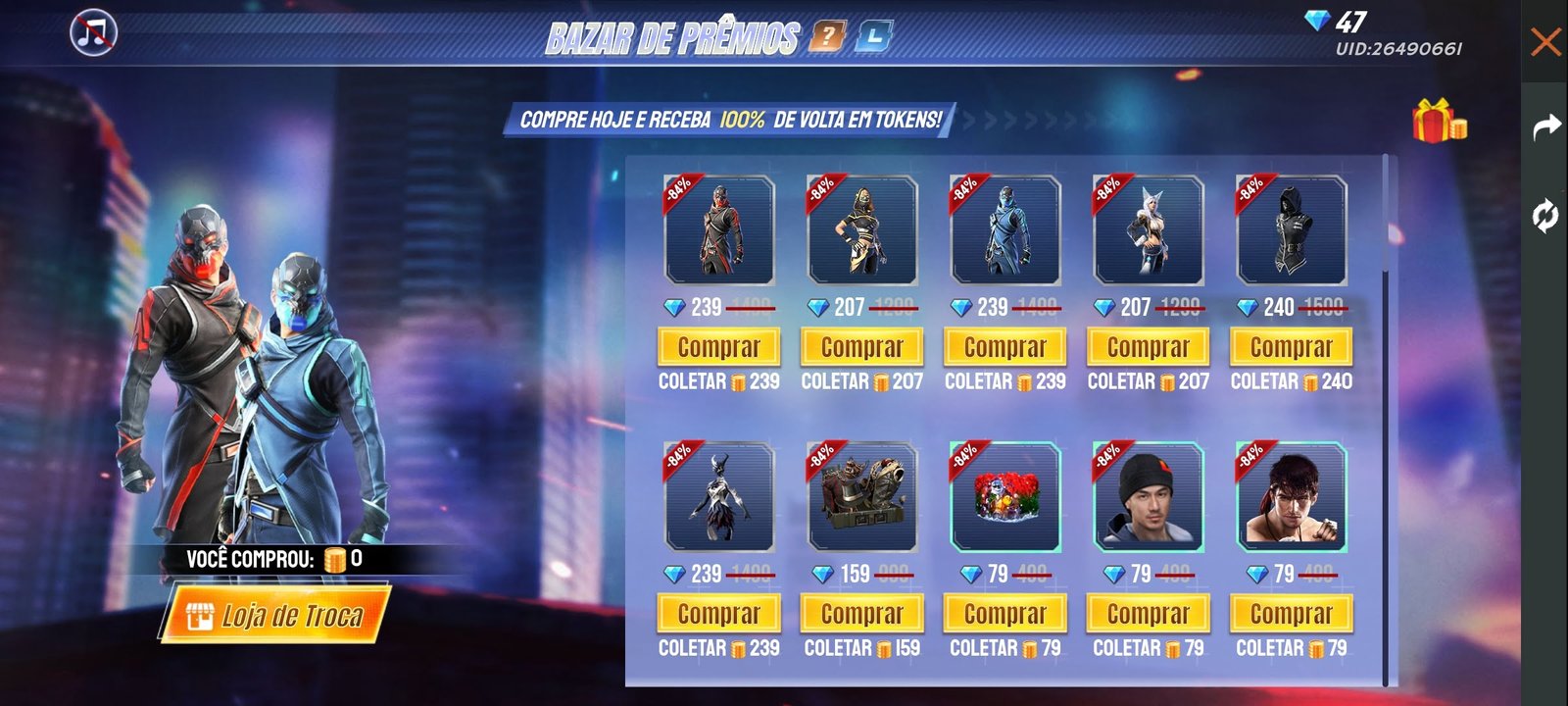Open the gift box with coins icon
The height and width of the screenshot is (706, 1568).
pyautogui.click(x=1438, y=122)
